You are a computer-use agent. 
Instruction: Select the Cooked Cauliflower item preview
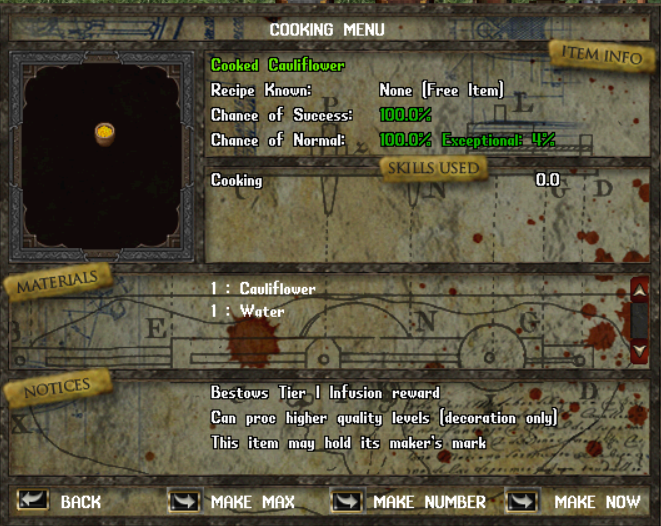pos(103,134)
